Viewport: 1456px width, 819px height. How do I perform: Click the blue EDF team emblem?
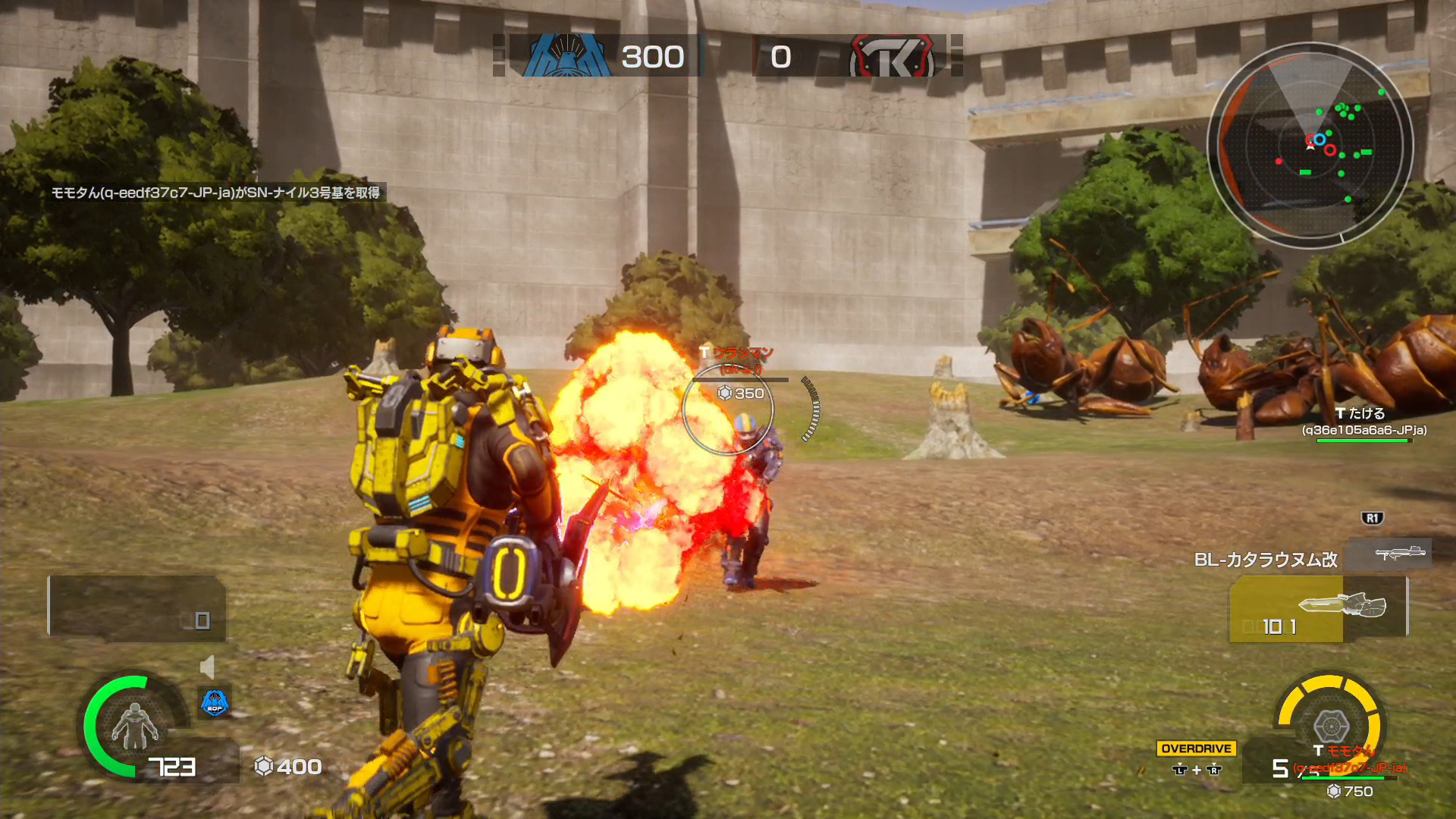point(566,56)
